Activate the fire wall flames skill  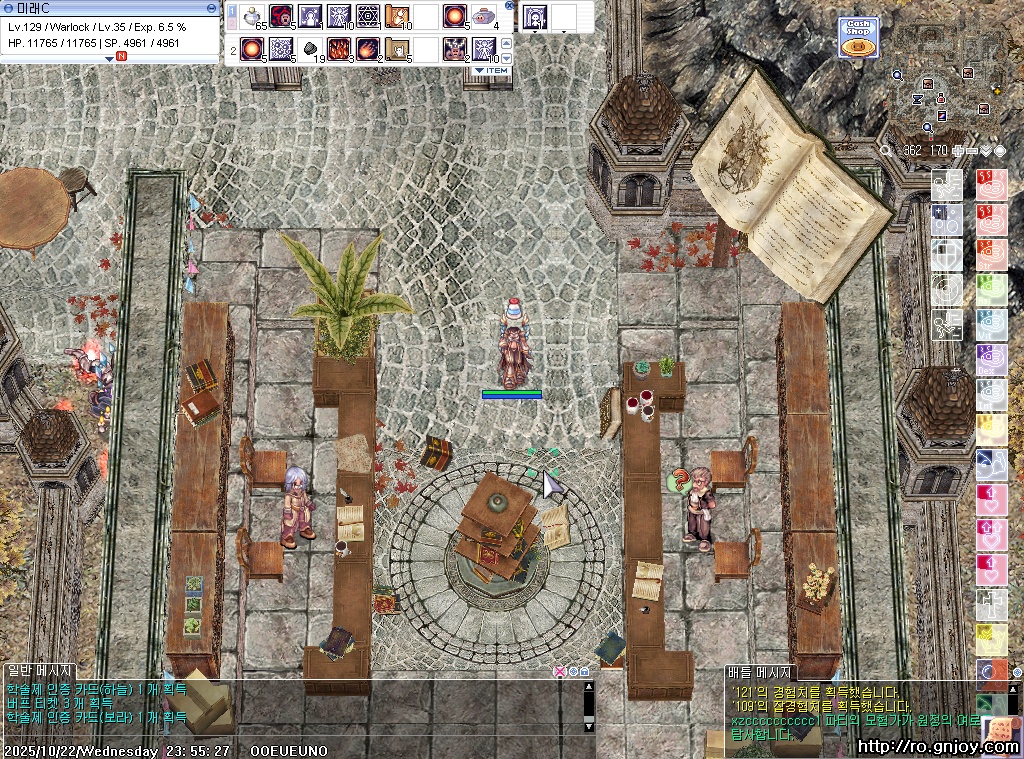pyautogui.click(x=339, y=48)
